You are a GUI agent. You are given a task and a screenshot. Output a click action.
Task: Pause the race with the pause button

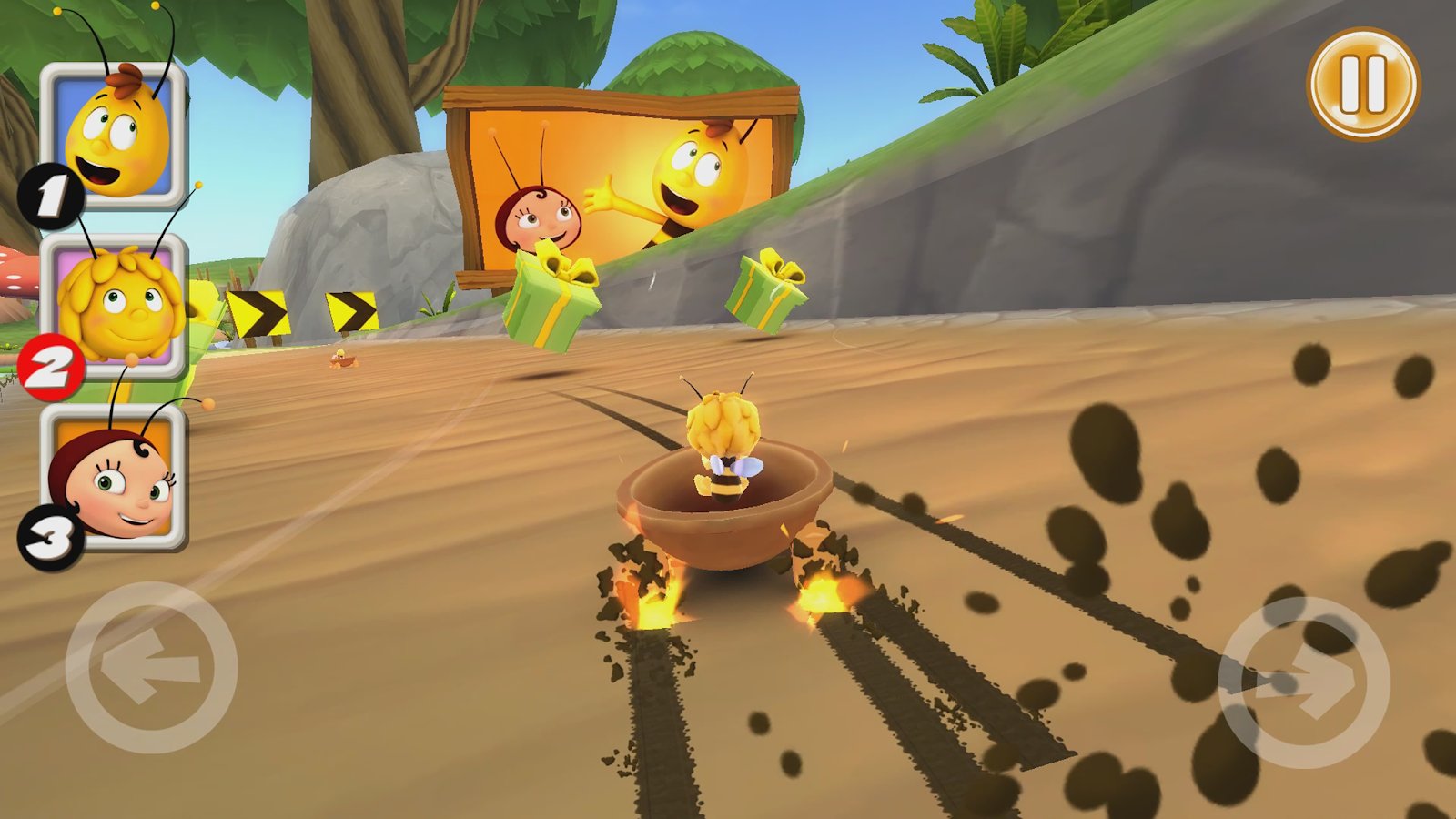coord(1362,84)
